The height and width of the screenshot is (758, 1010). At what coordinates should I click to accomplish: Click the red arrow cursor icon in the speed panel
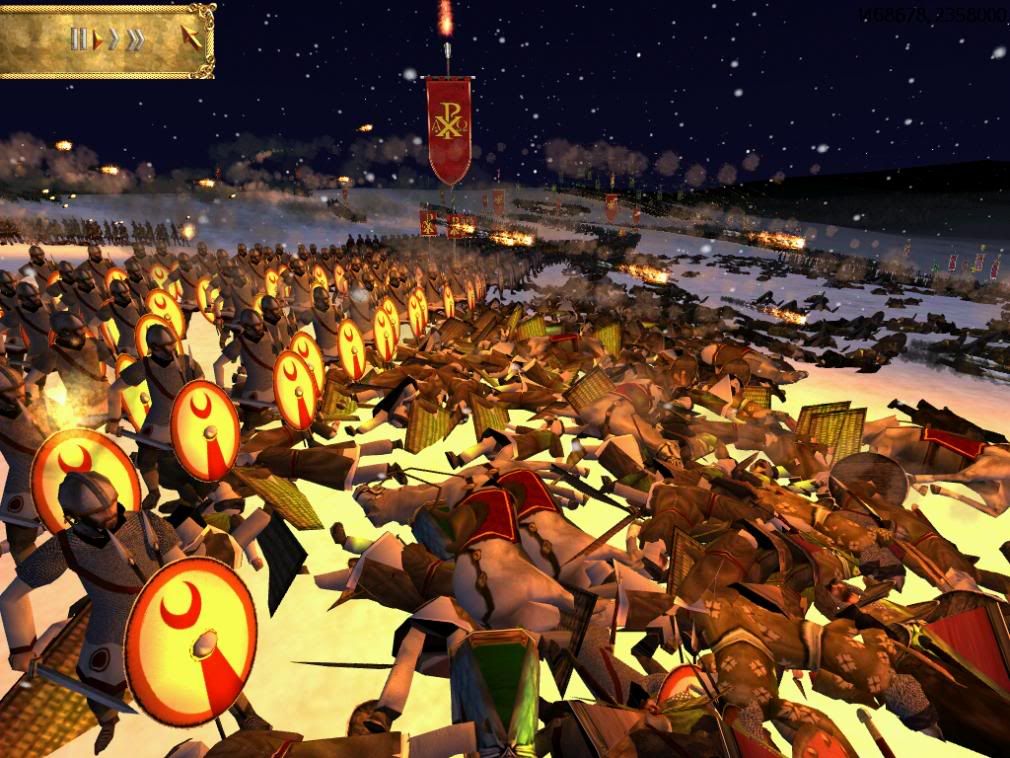(190, 39)
